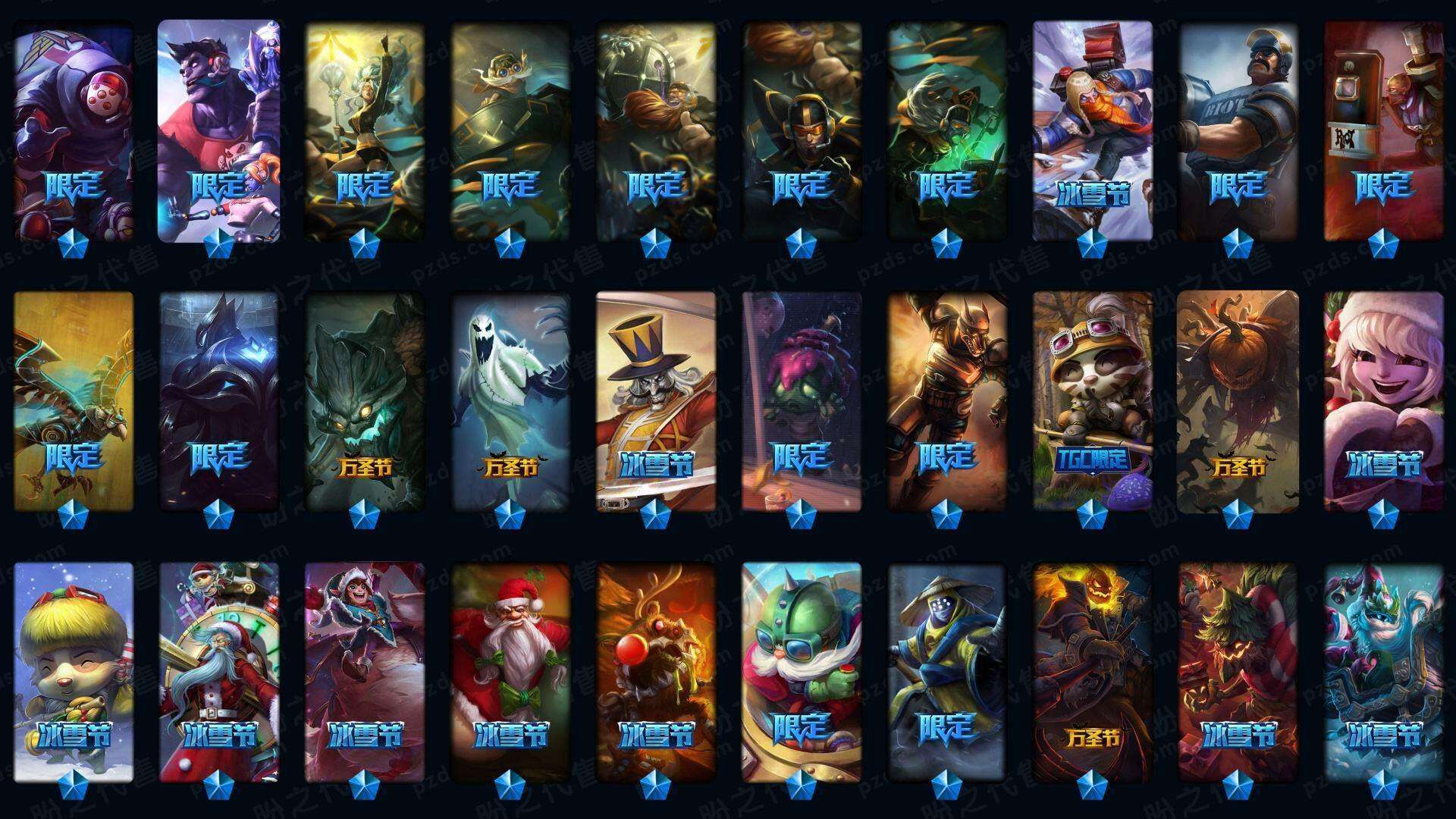Image resolution: width=1456 pixels, height=819 pixels.
Task: Select the white ghost Halloween skin card
Action: pyautogui.click(x=510, y=400)
